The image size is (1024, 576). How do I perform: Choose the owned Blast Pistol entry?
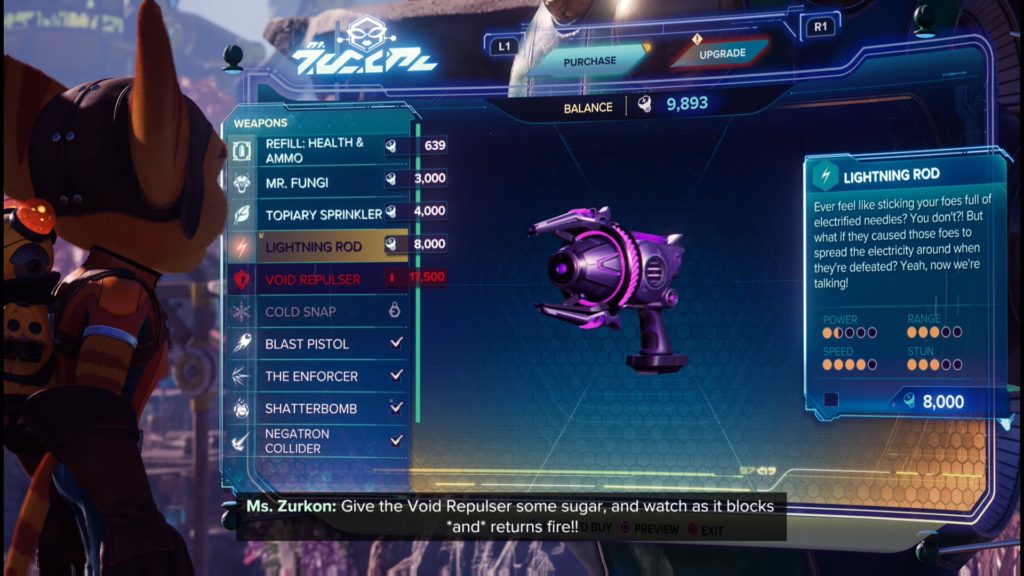pos(318,344)
